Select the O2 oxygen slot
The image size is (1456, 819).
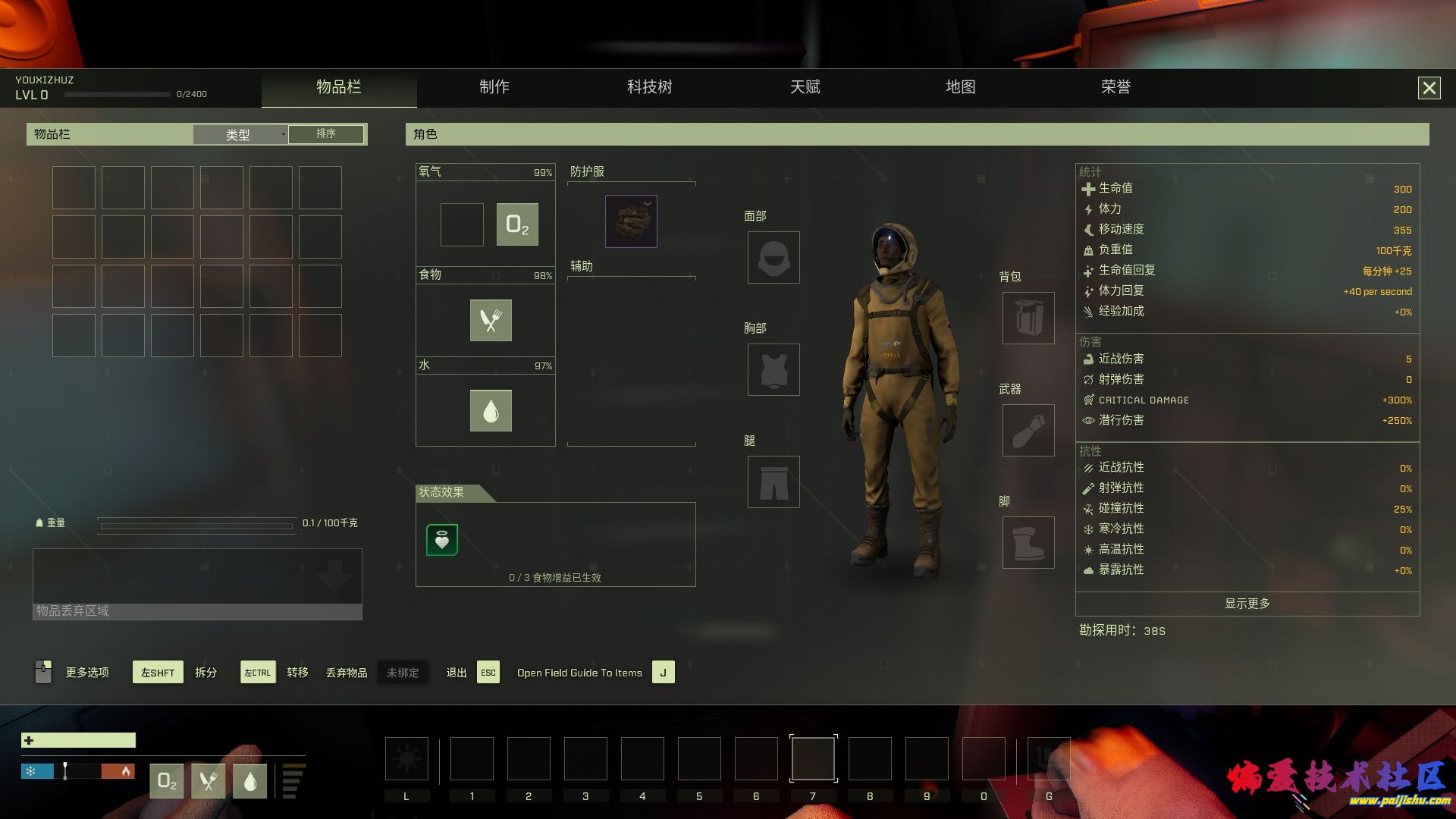click(517, 224)
